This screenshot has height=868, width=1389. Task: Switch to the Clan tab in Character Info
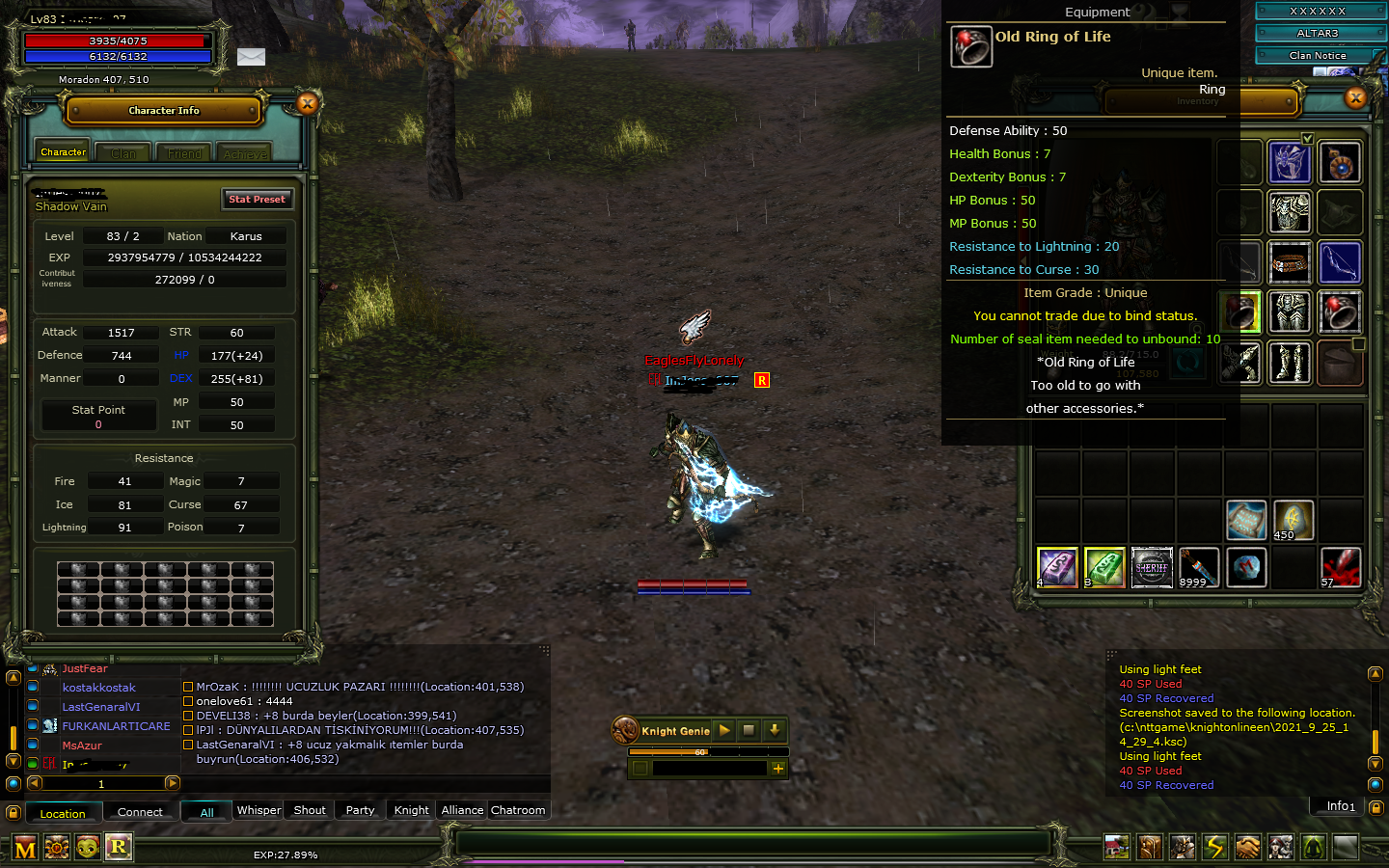[123, 151]
